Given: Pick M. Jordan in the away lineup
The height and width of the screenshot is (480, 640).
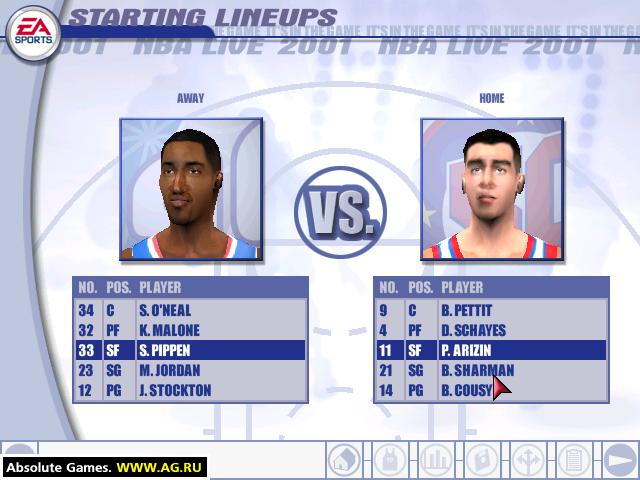Looking at the screenshot, I should [190, 370].
